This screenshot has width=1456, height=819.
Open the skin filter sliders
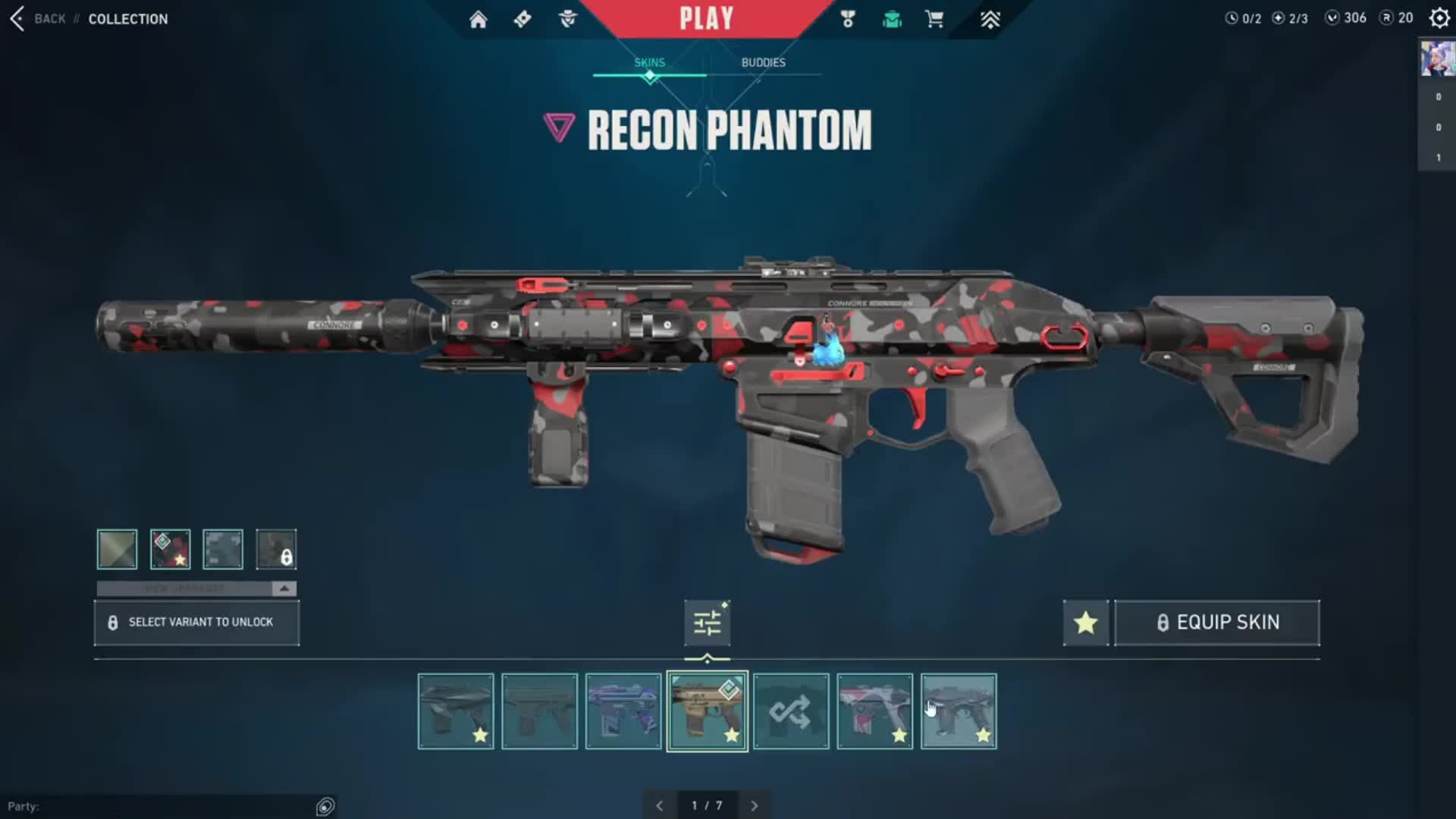pos(707,623)
